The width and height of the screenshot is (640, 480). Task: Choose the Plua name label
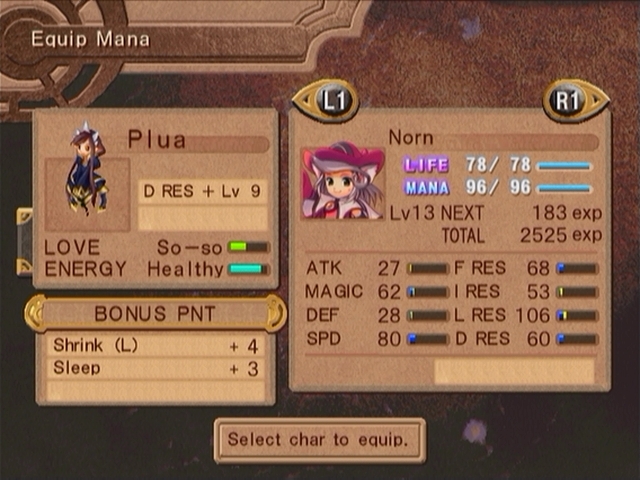157,139
